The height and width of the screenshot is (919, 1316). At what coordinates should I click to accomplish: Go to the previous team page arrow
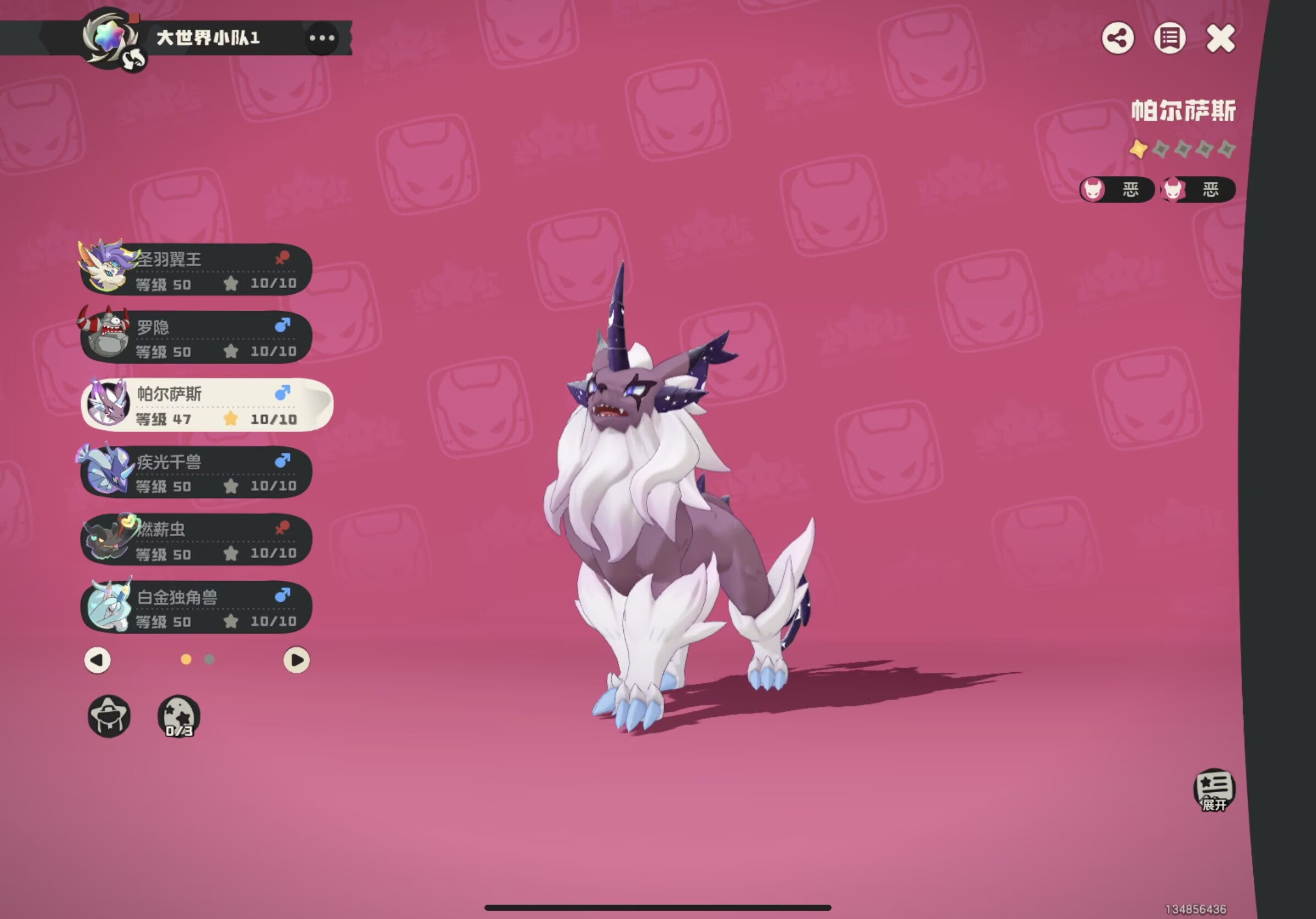click(x=98, y=660)
